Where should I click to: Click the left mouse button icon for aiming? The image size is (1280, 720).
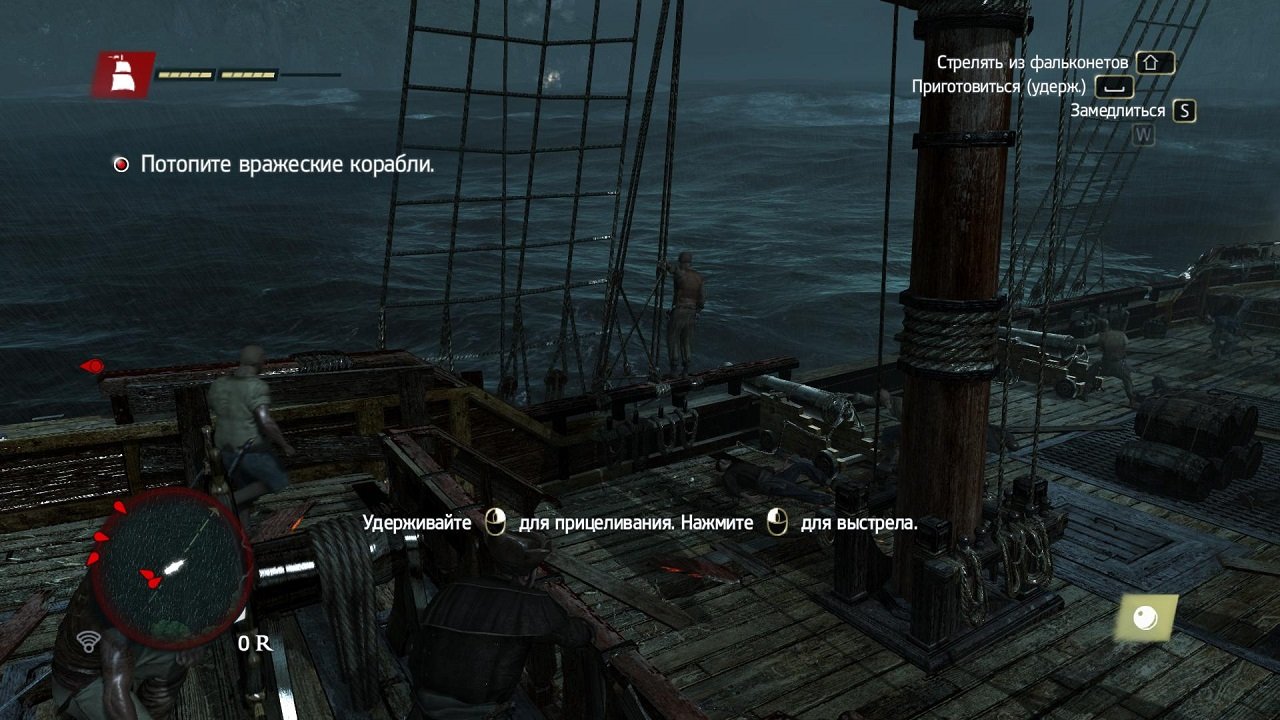(x=494, y=522)
